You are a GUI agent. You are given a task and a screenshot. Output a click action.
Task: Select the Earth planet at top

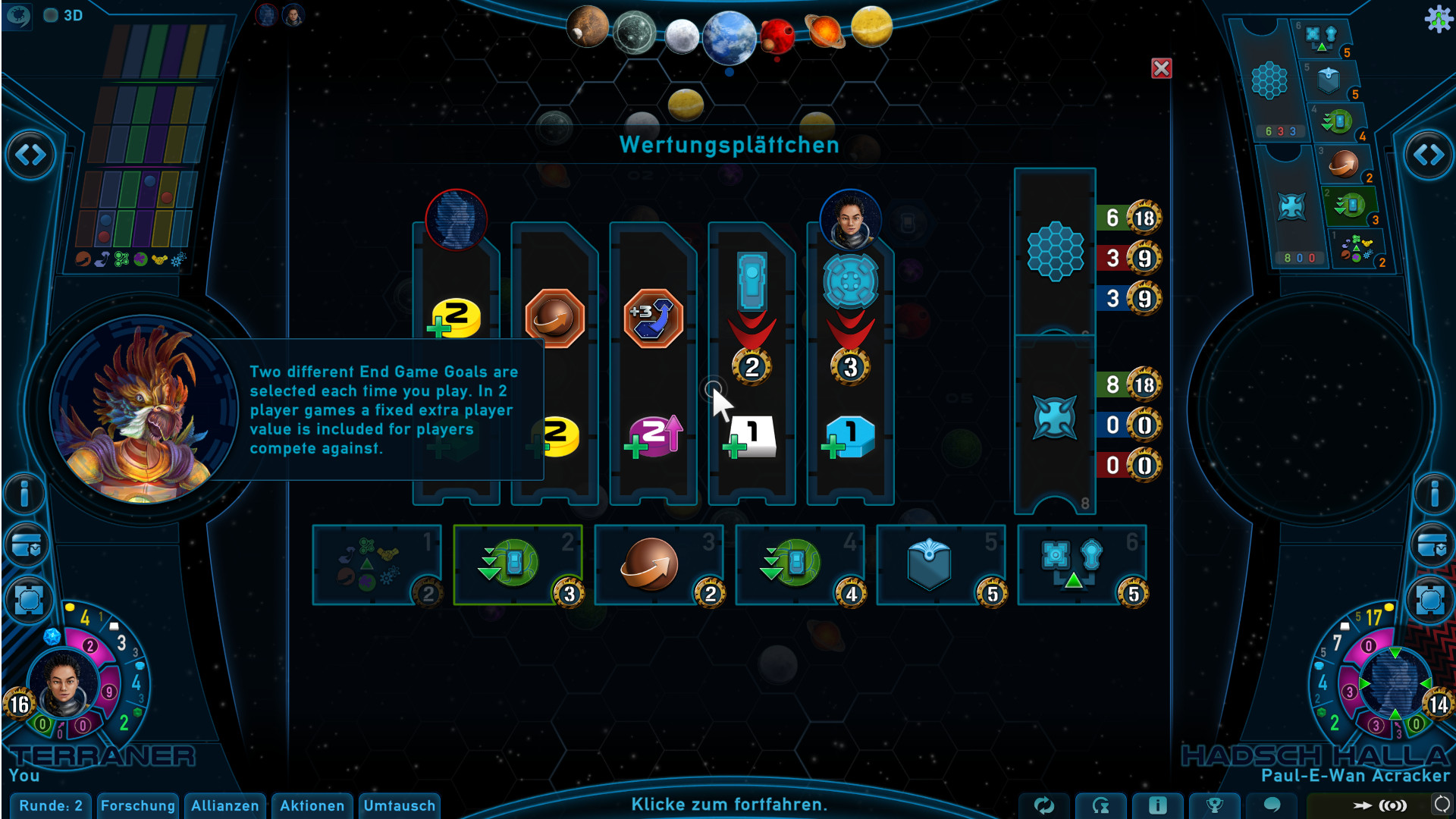coord(729,38)
